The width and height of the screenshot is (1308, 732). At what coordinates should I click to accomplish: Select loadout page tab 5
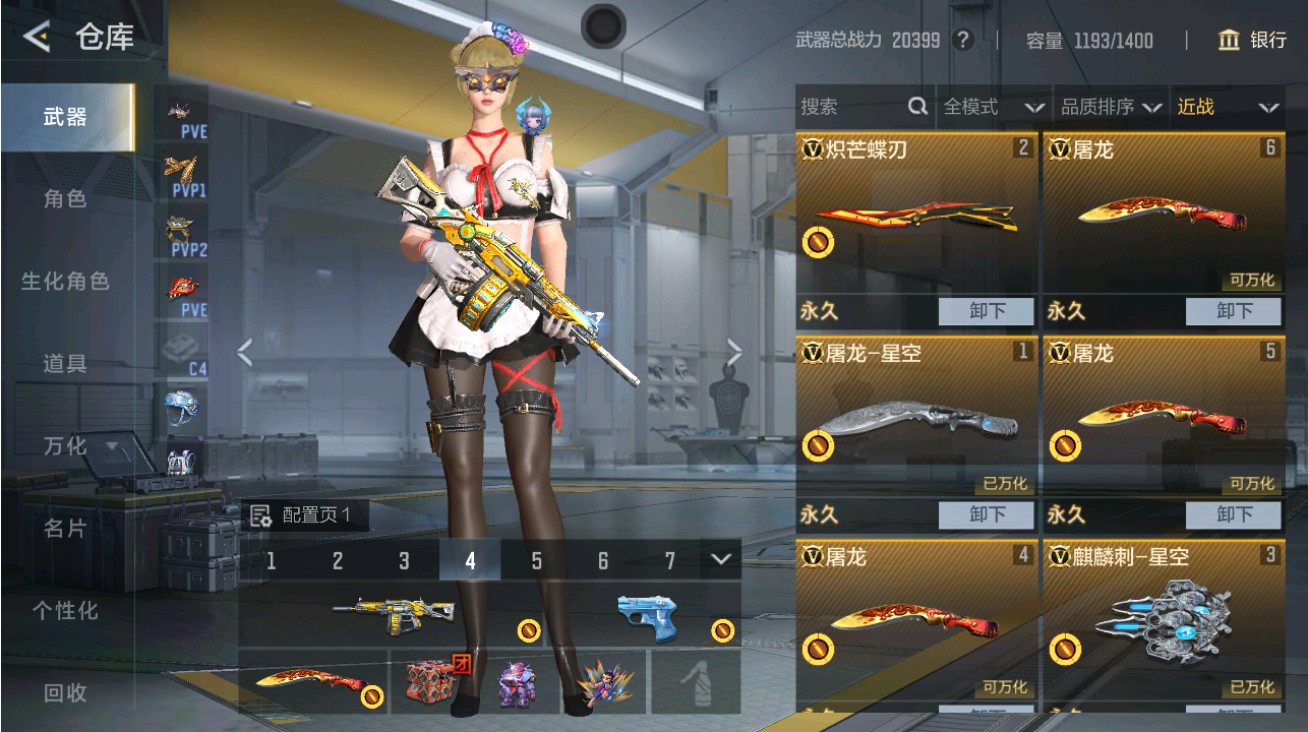[539, 560]
